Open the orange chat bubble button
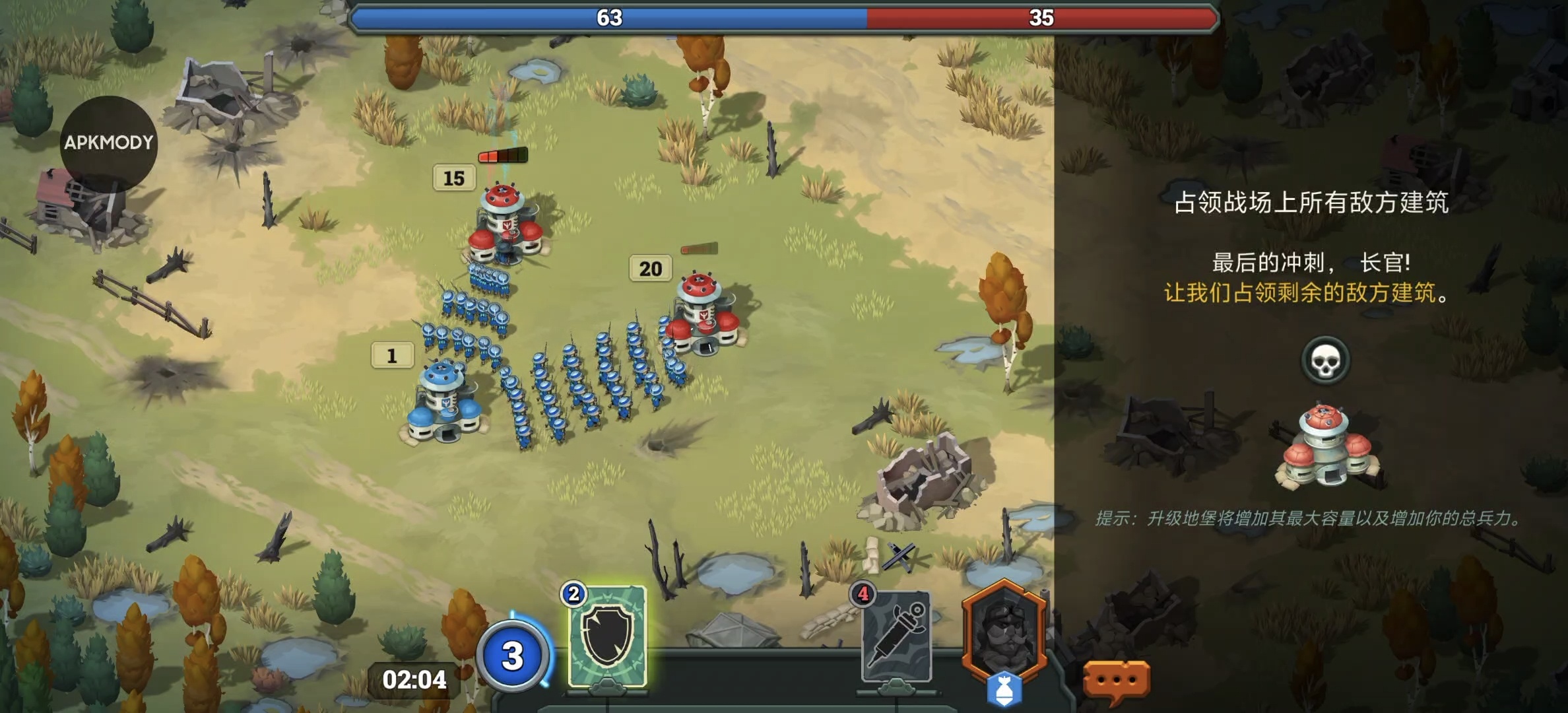This screenshot has height=713, width=1568. [x=1117, y=680]
